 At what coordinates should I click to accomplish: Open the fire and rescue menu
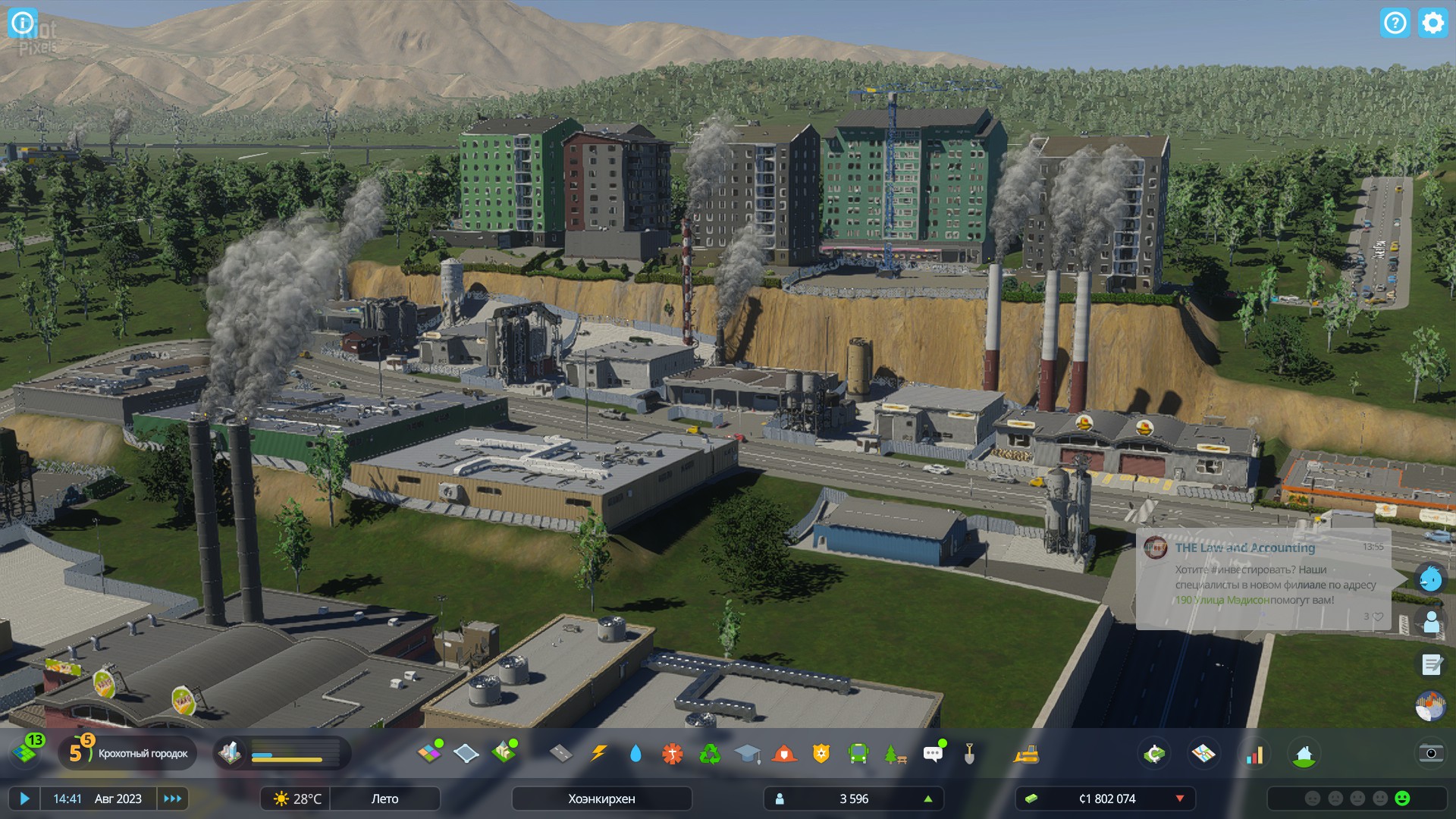pos(784,753)
